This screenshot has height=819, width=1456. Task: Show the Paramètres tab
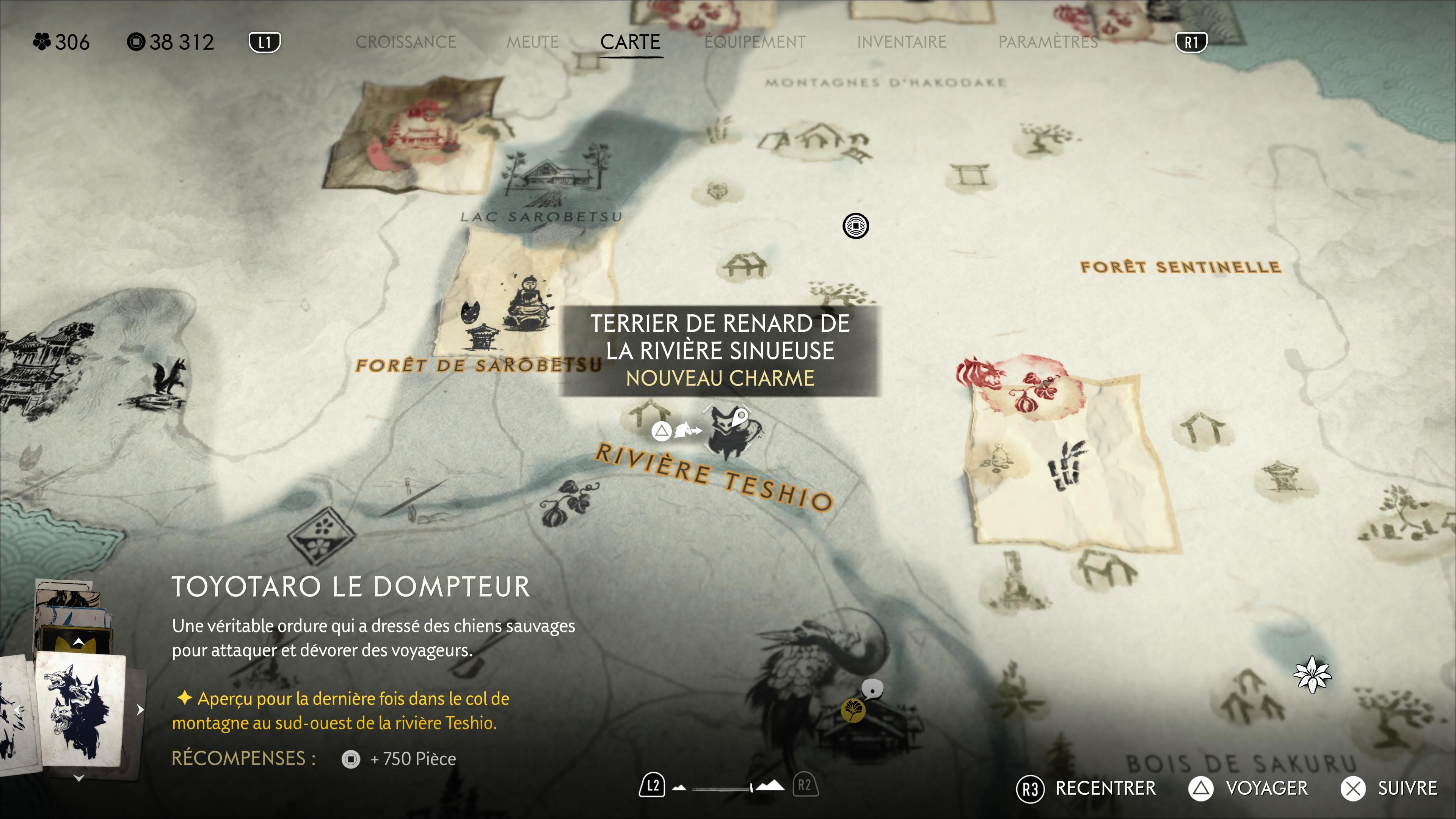[x=1048, y=42]
